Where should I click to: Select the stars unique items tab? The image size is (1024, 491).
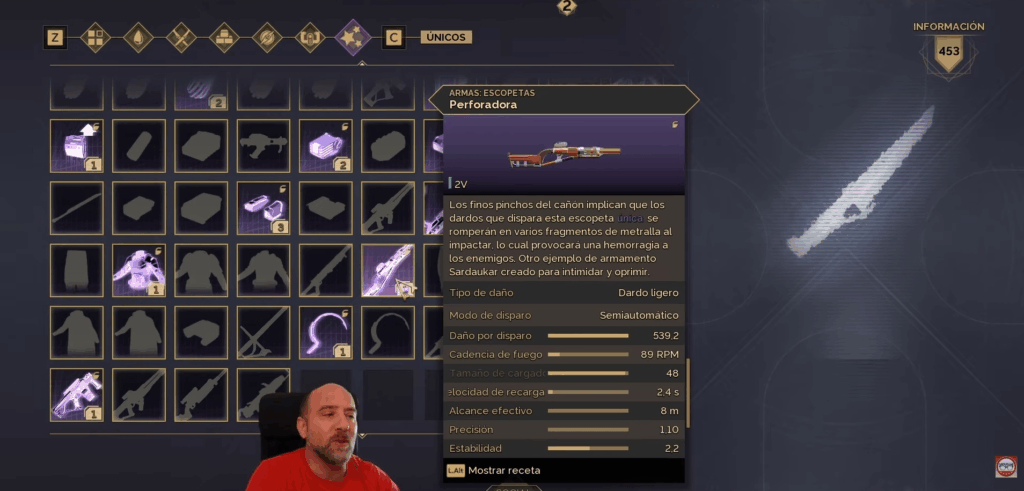click(353, 38)
